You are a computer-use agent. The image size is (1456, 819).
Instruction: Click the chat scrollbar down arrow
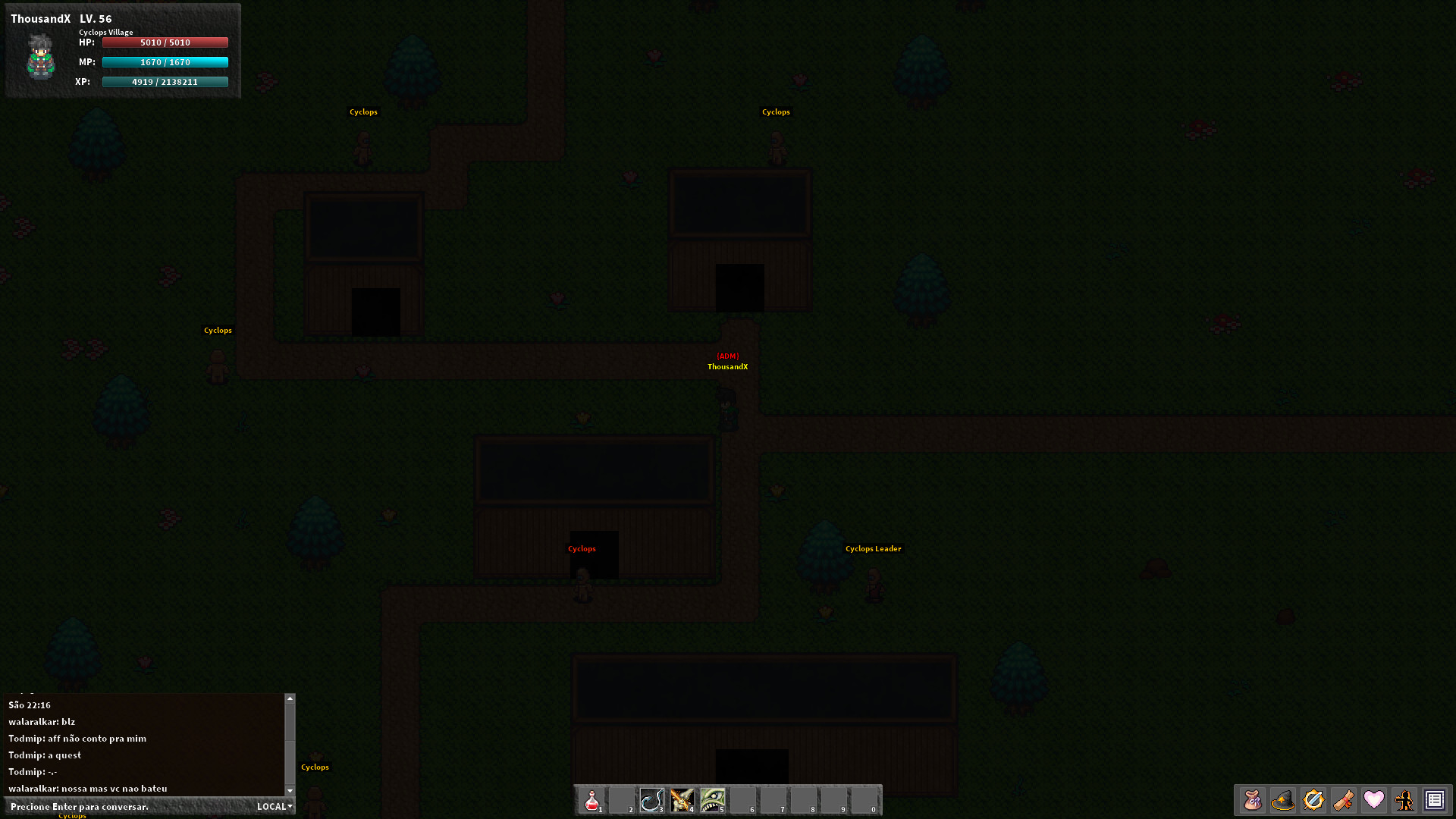click(x=290, y=790)
